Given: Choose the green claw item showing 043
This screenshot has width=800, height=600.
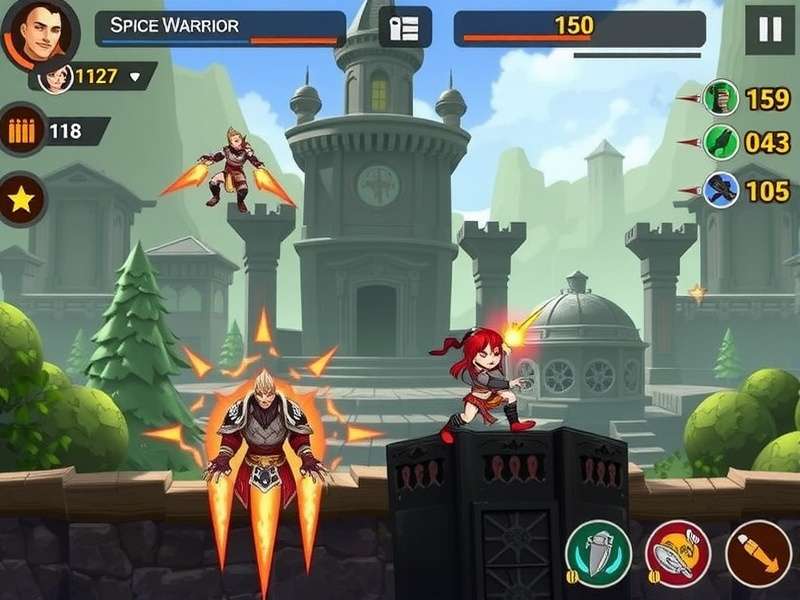Looking at the screenshot, I should (x=720, y=142).
